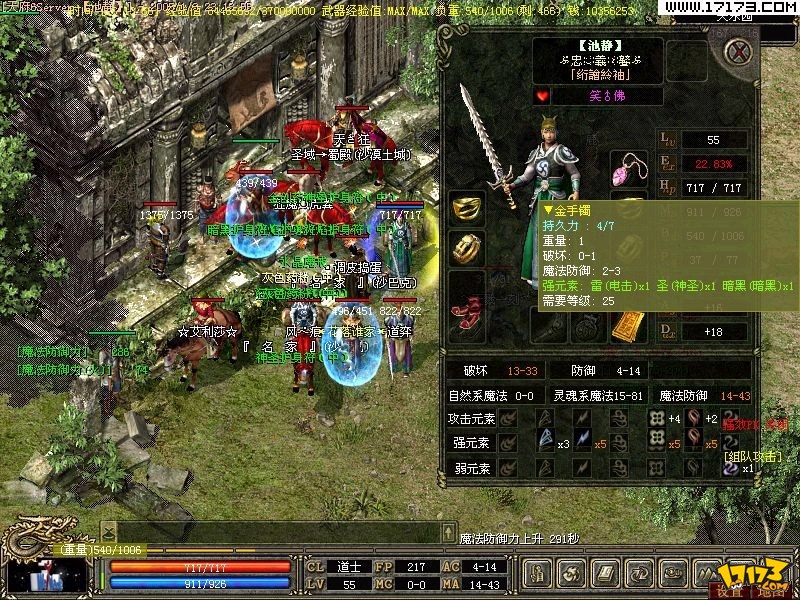
Task: Open the 设置 settings button
Action: 729,590
